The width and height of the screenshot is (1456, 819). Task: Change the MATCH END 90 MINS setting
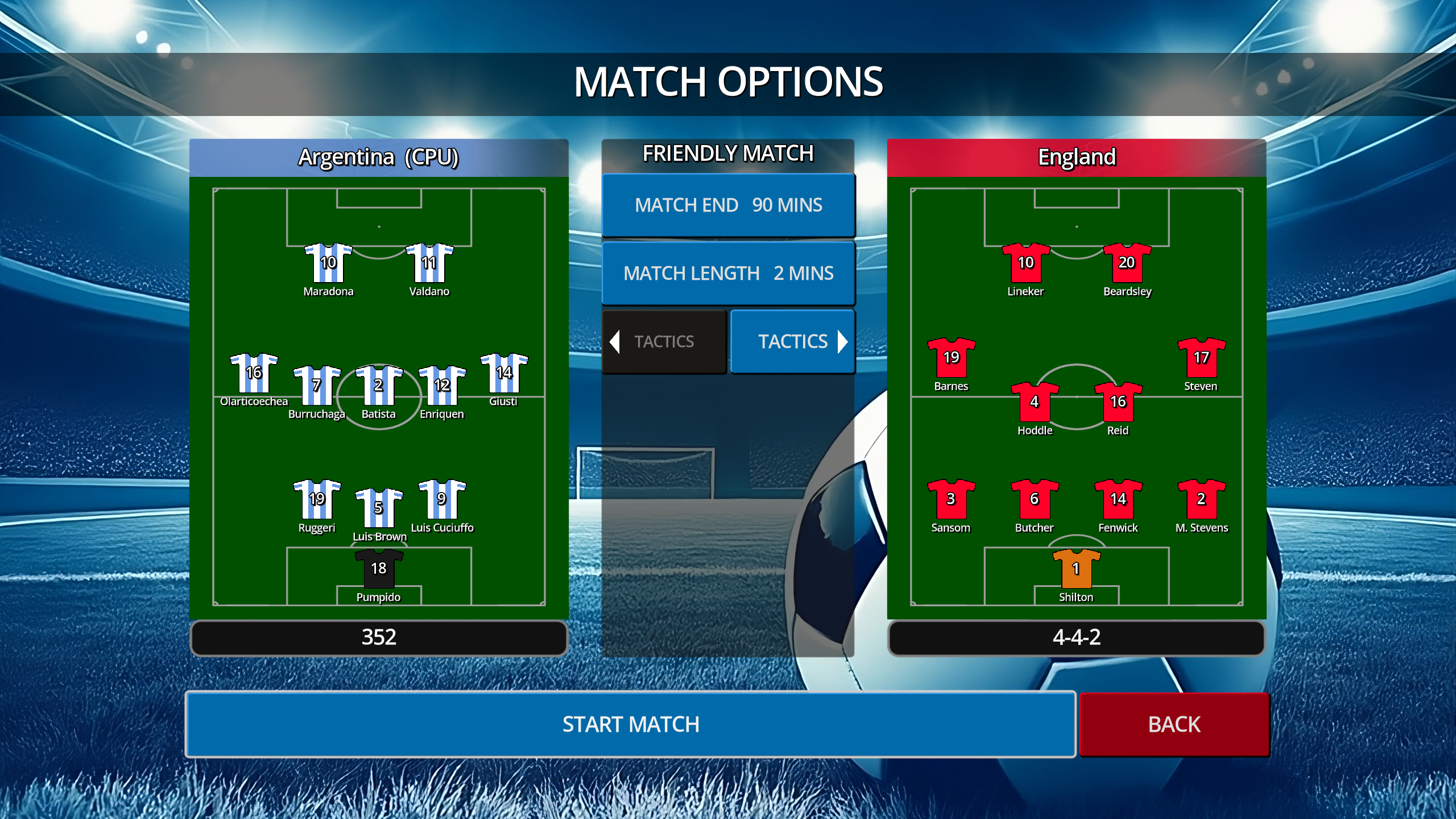pyautogui.click(x=728, y=205)
